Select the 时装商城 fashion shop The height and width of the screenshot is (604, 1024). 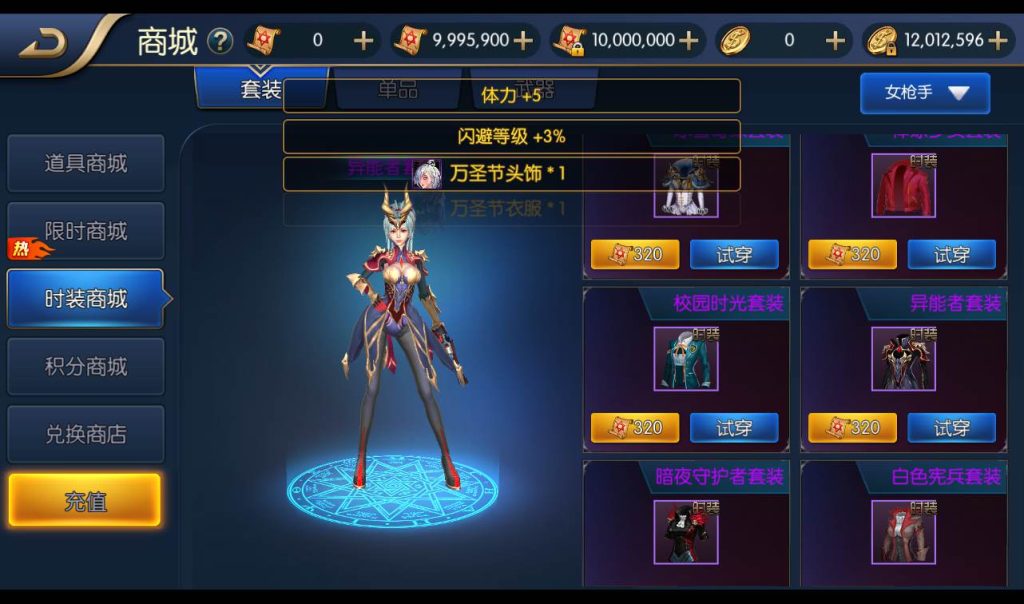tap(85, 299)
